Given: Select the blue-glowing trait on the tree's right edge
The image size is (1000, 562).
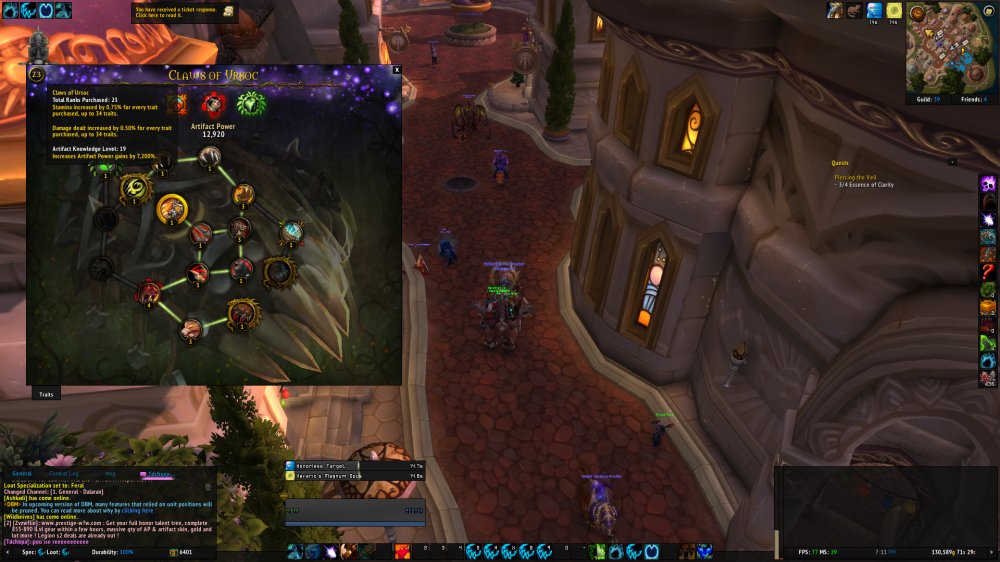Looking at the screenshot, I should 291,232.
